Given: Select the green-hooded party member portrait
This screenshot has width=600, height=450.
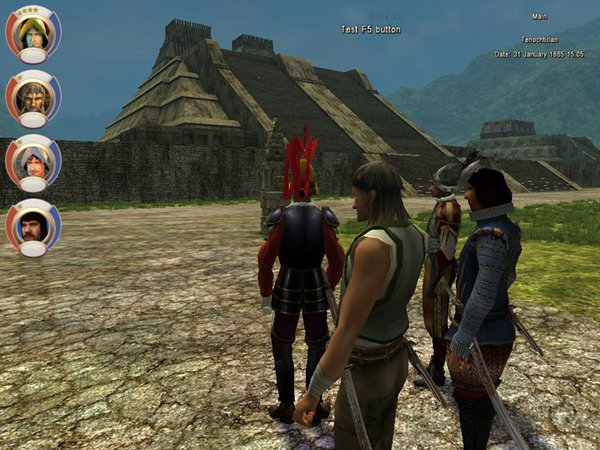Looking at the screenshot, I should click(x=32, y=32).
